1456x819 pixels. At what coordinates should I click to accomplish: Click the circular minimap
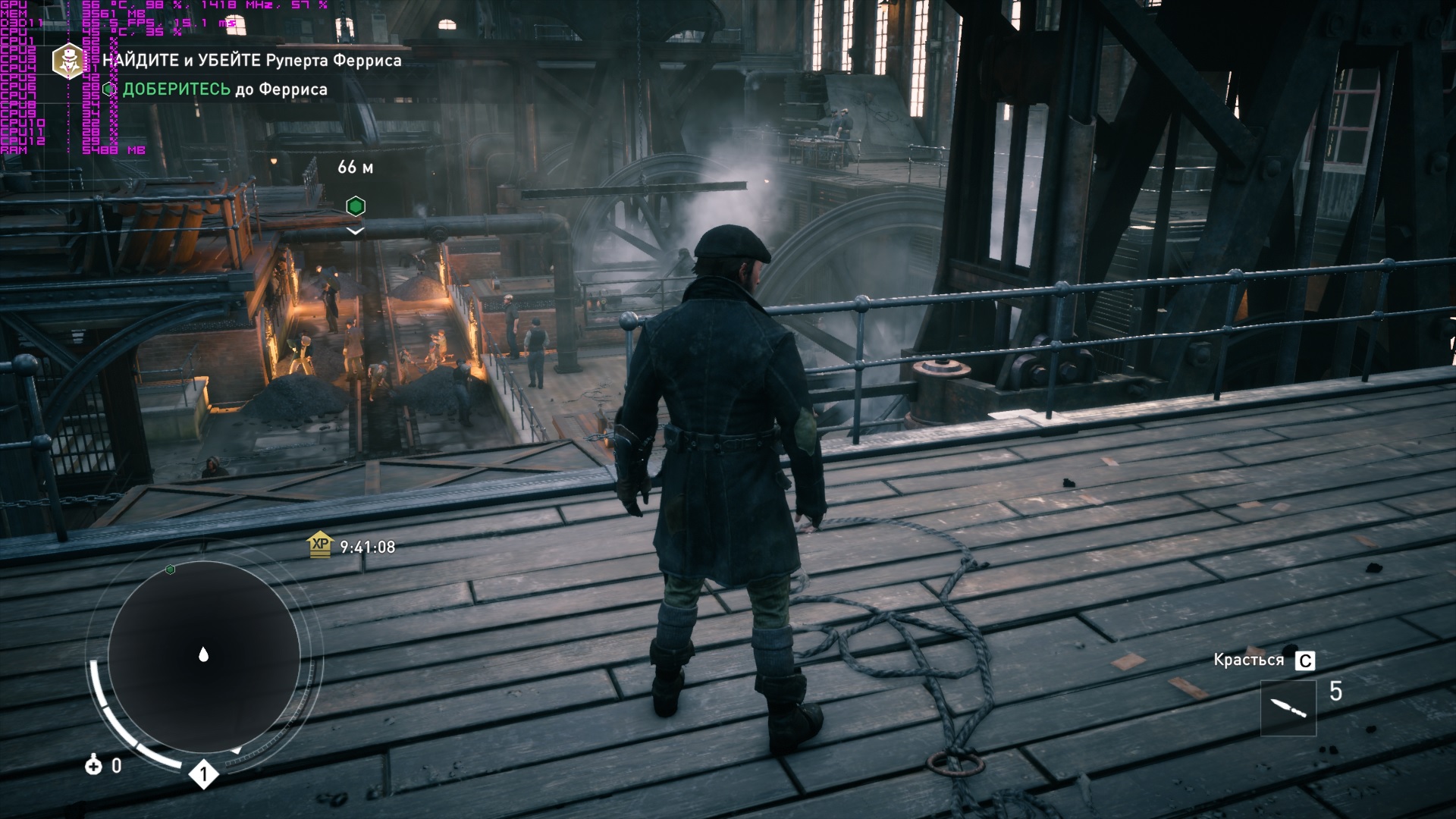(203, 656)
